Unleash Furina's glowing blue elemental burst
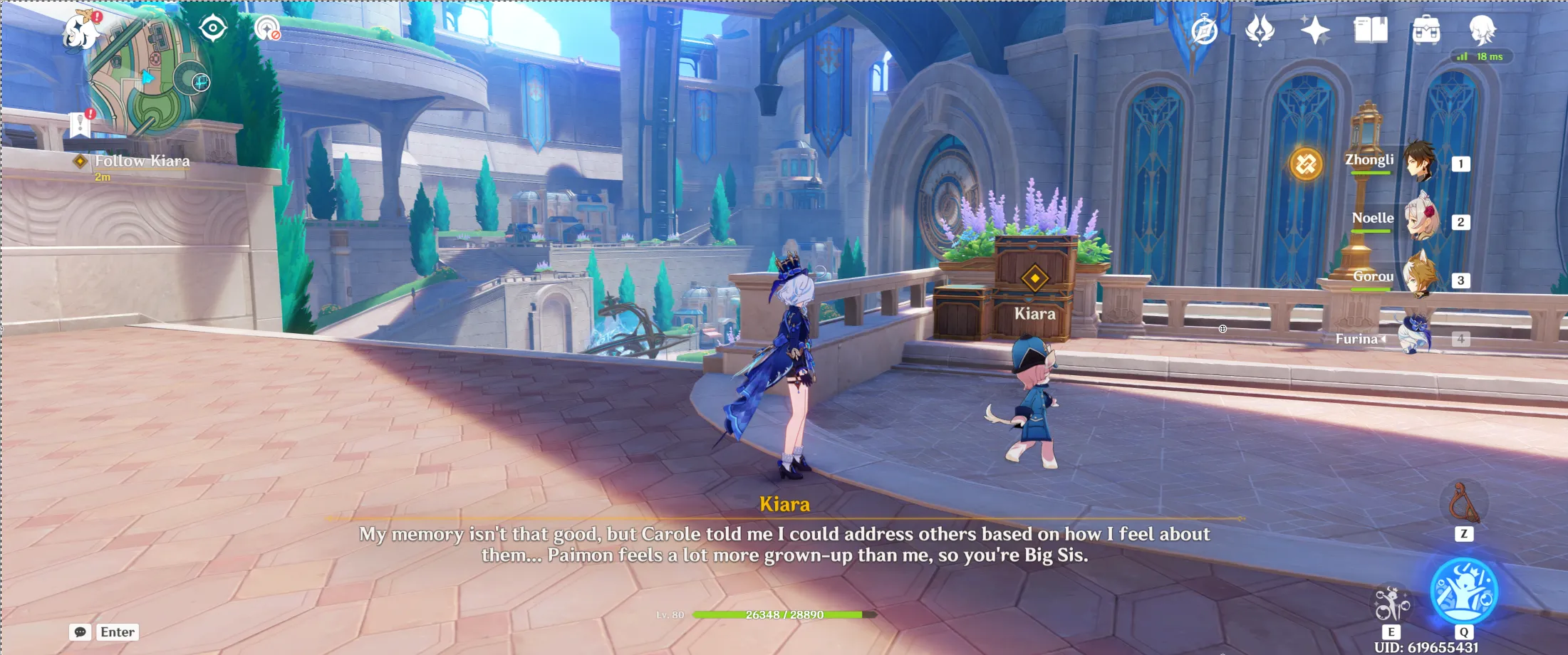Image resolution: width=1568 pixels, height=655 pixels. point(1464,591)
